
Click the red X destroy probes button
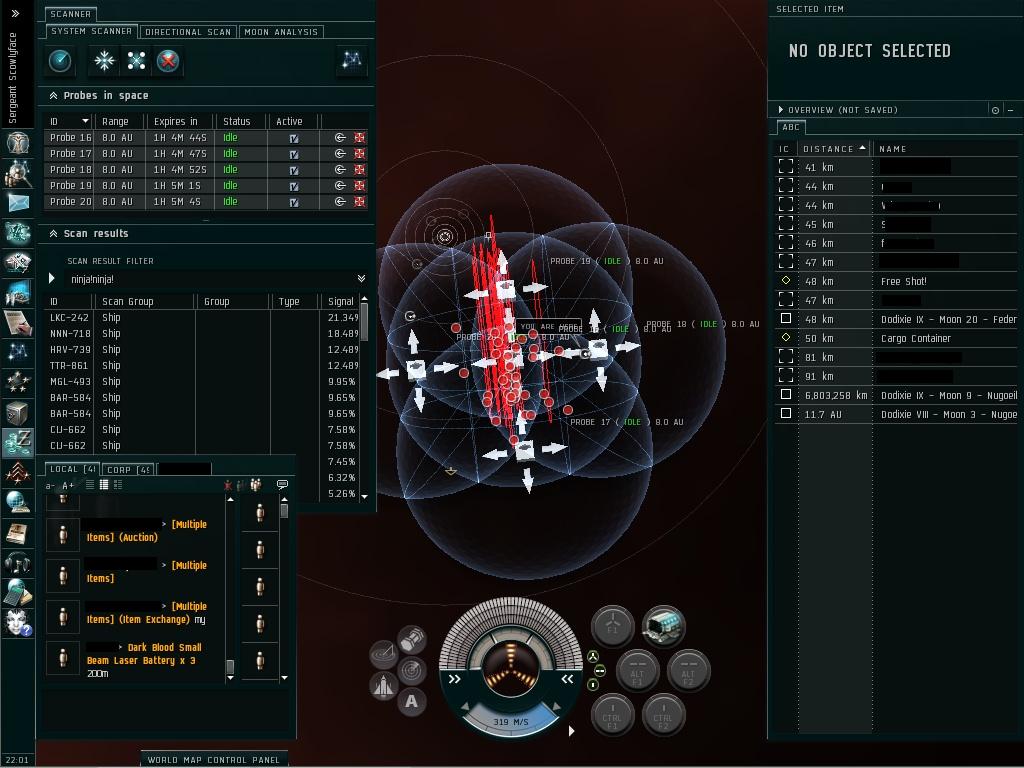point(168,61)
